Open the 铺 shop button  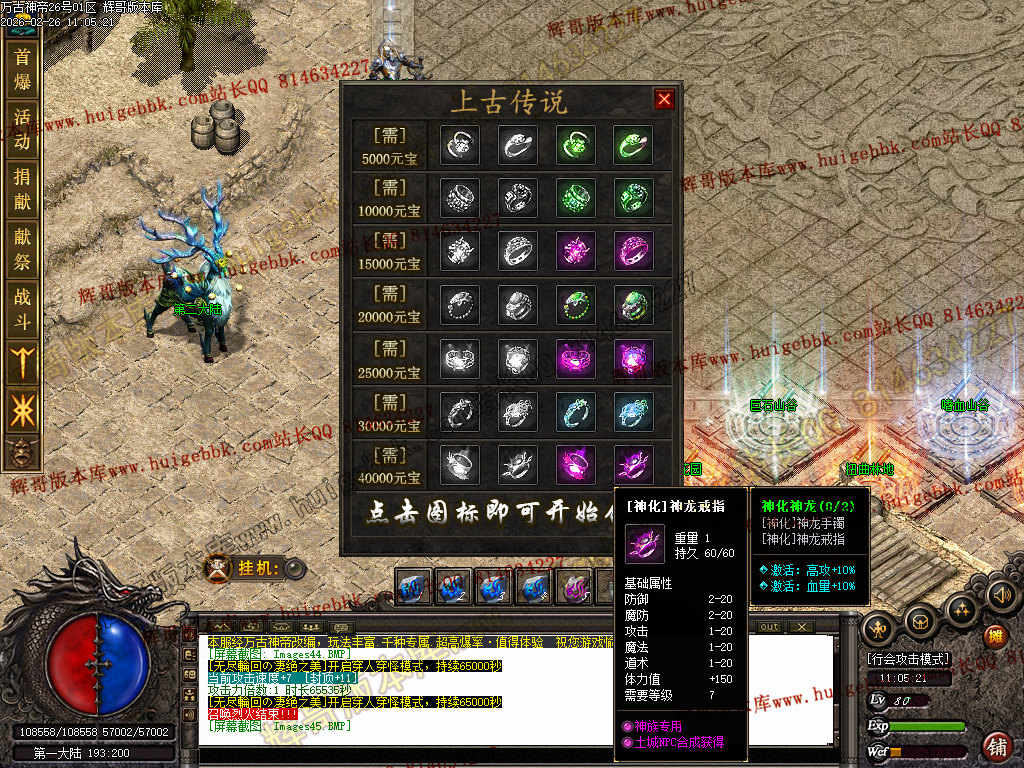coord(996,745)
